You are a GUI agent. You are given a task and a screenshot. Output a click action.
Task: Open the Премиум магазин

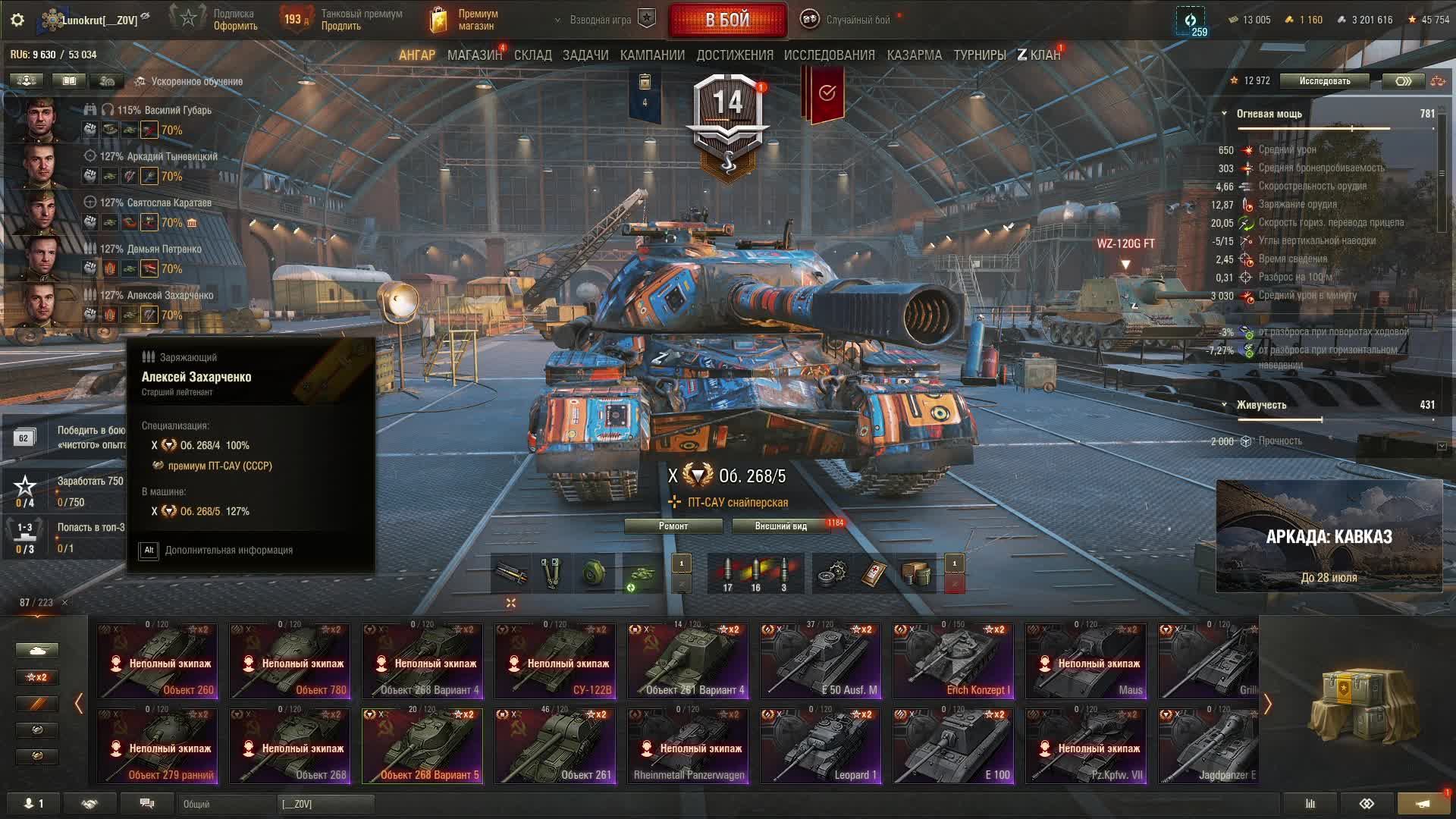(464, 20)
